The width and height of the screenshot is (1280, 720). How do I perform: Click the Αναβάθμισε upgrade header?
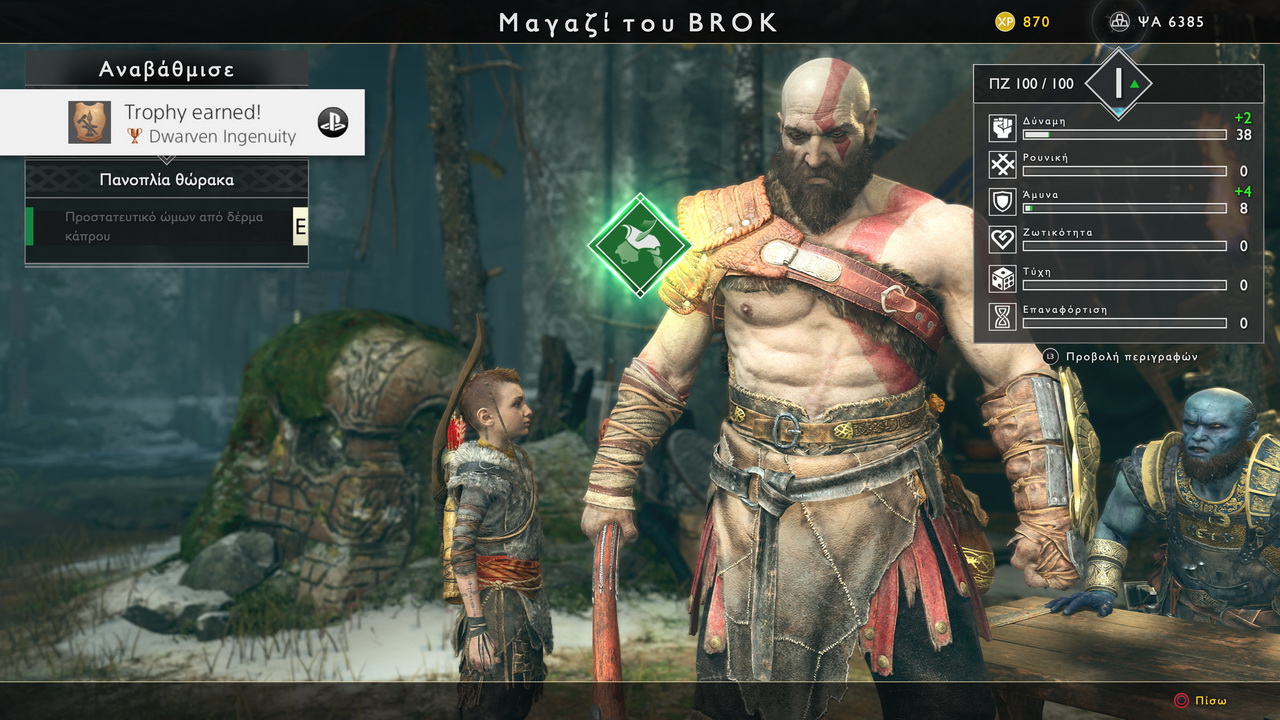[x=167, y=69]
